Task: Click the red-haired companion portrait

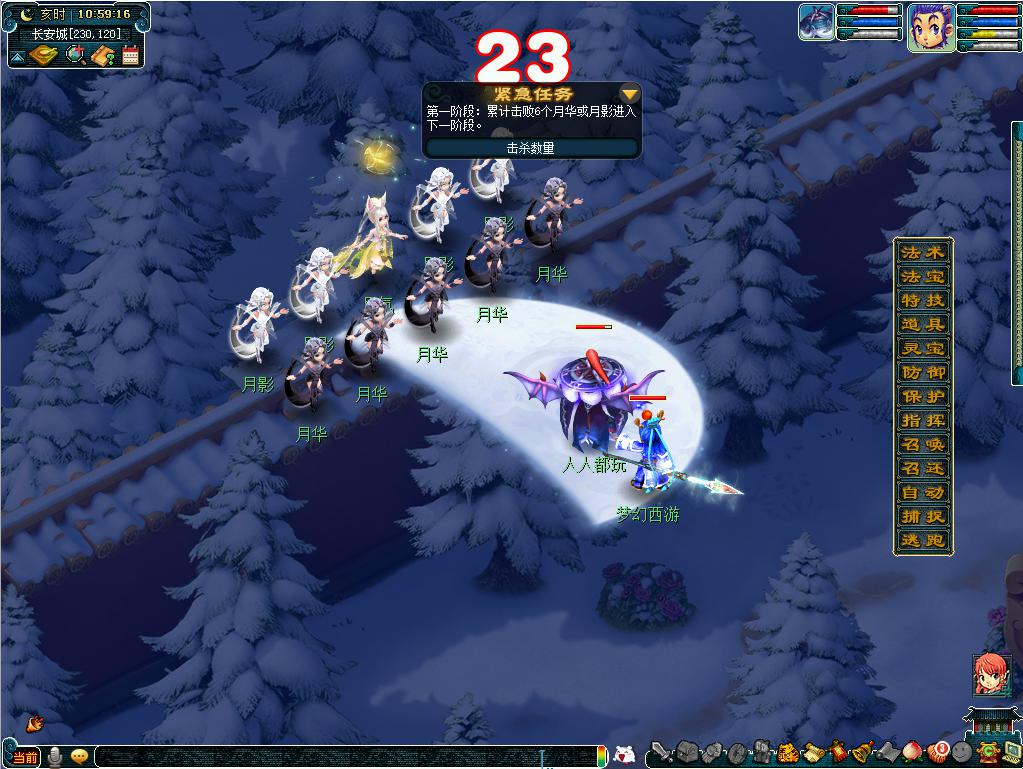Action: [991, 675]
